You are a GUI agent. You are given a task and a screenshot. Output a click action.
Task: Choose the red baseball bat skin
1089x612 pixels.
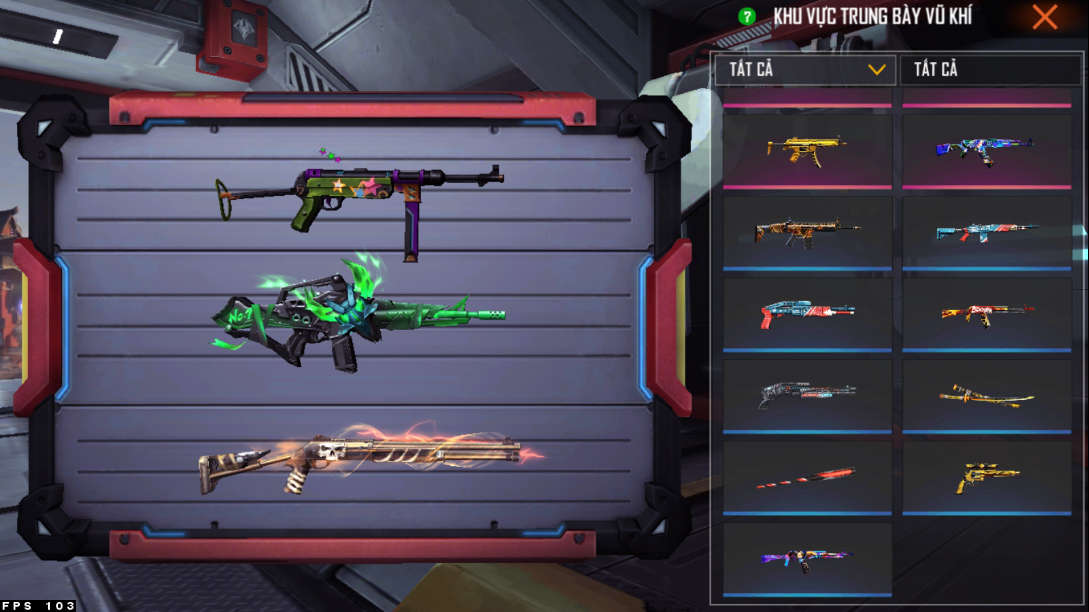click(x=806, y=477)
